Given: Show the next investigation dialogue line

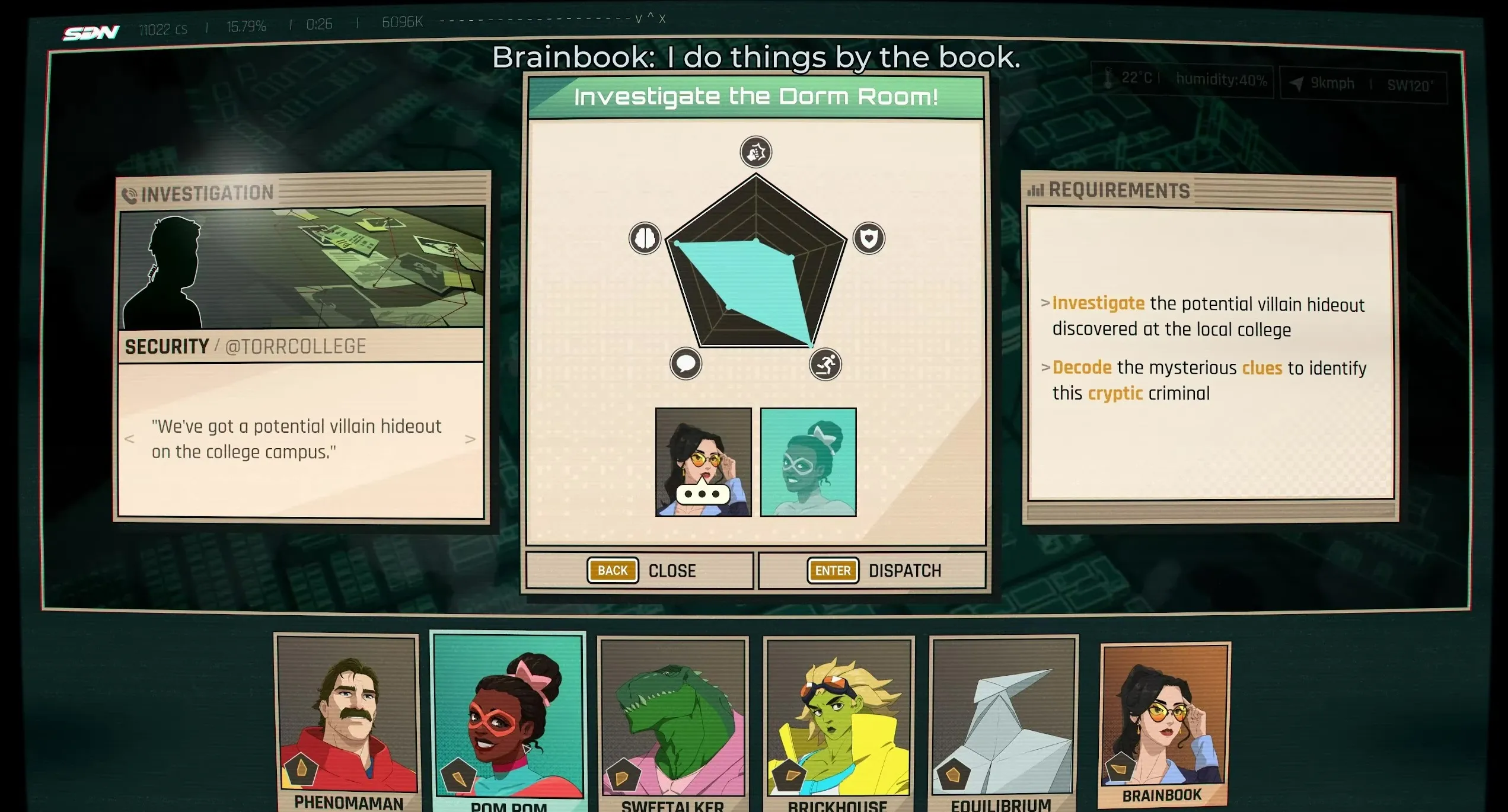Looking at the screenshot, I should point(470,439).
